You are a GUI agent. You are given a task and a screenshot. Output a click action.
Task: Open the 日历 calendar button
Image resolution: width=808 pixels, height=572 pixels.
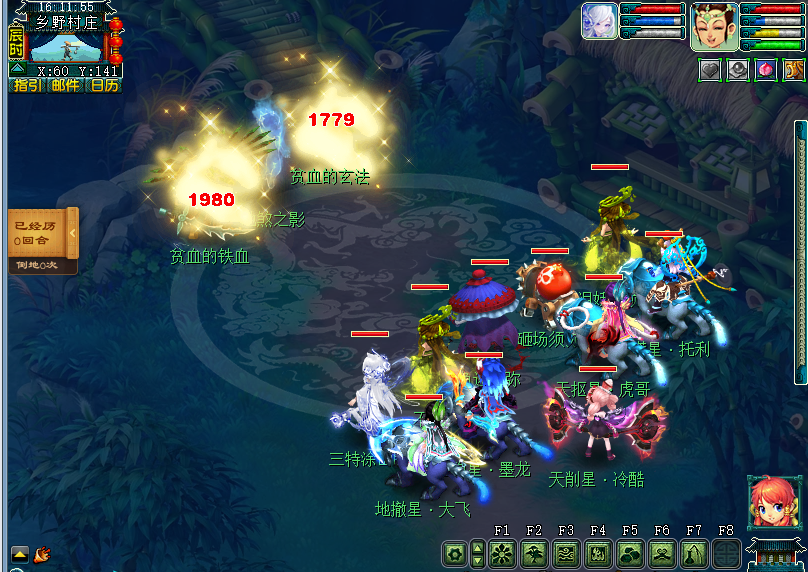[103, 86]
